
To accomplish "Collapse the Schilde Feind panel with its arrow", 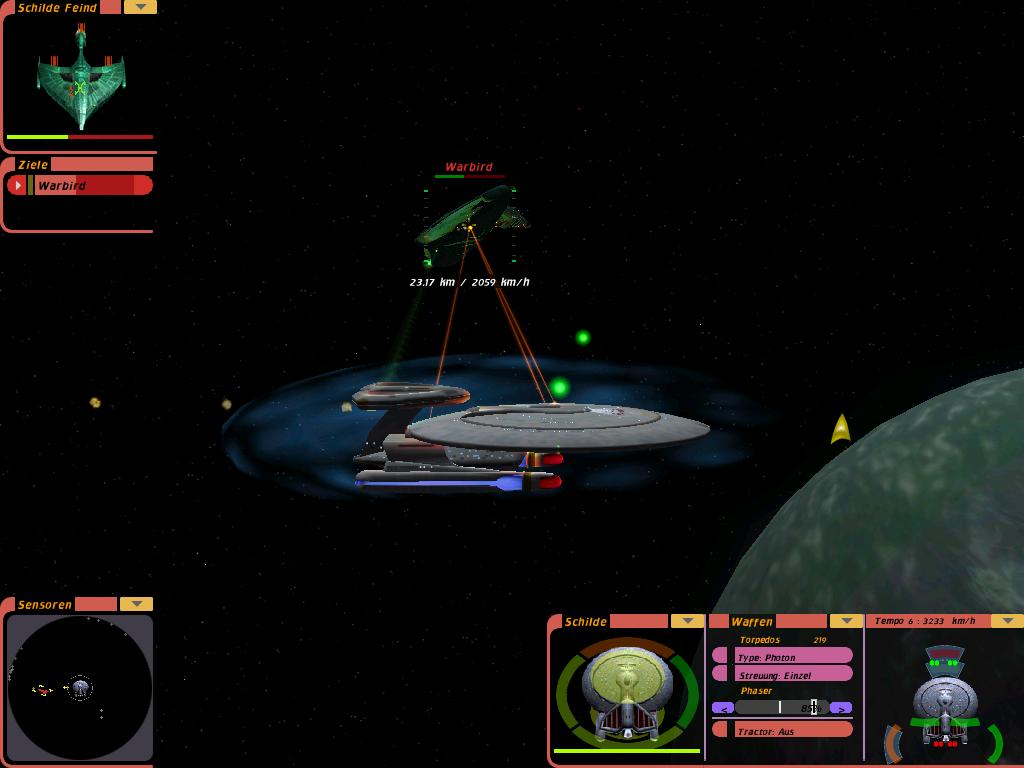I will coord(140,7).
